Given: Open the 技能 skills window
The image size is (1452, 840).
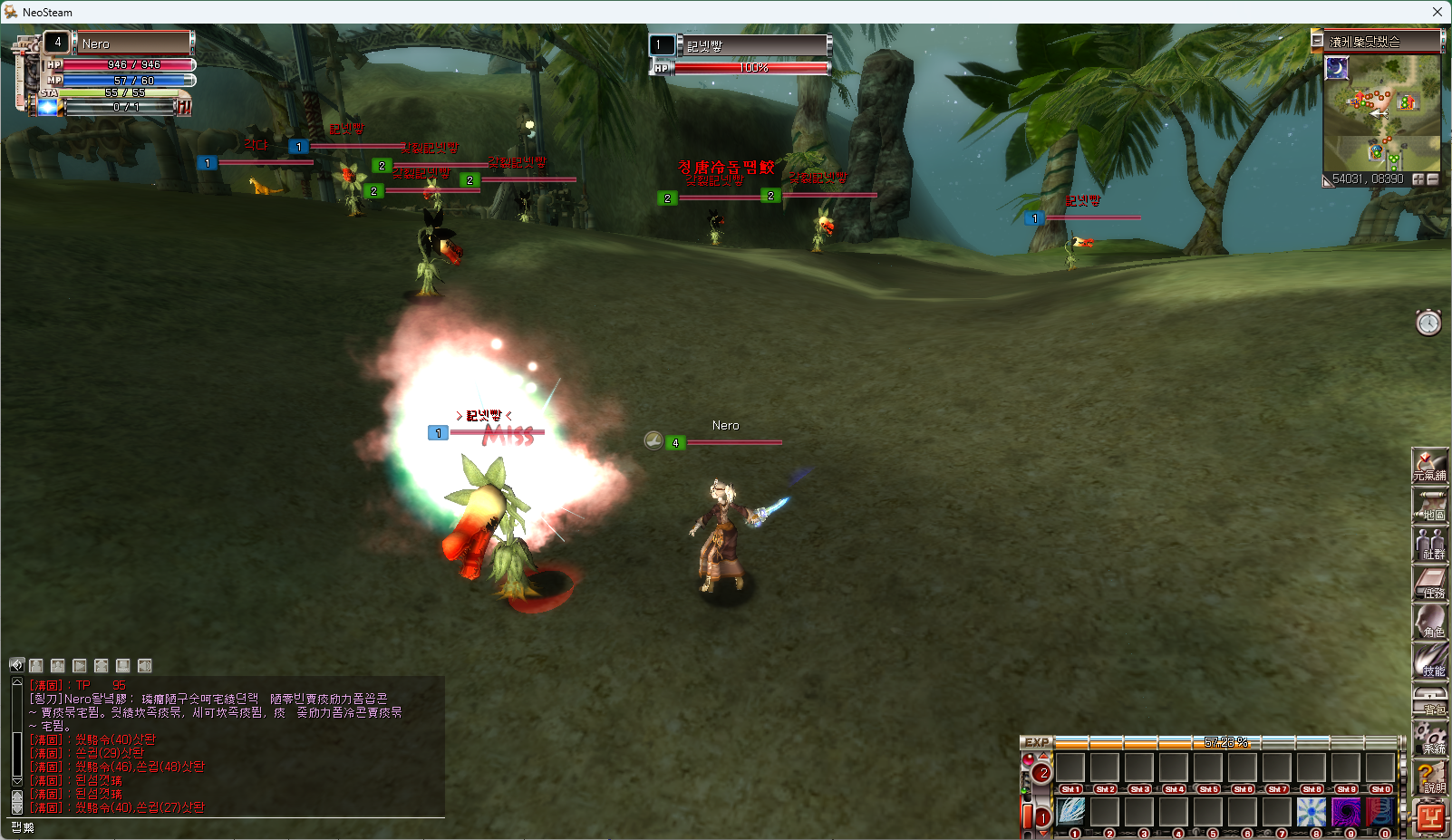Looking at the screenshot, I should click(x=1429, y=661).
